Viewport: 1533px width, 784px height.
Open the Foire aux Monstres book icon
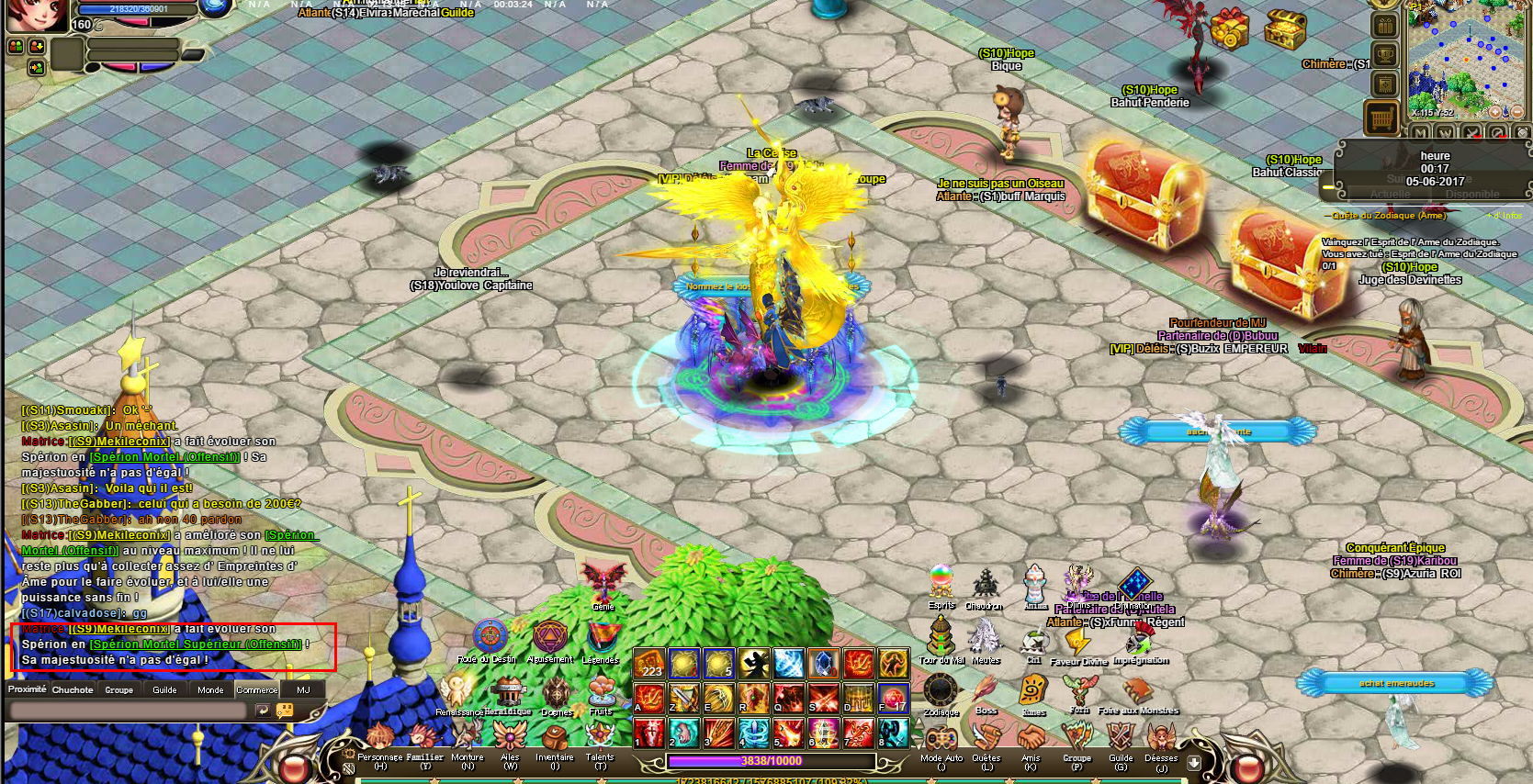click(x=1137, y=690)
